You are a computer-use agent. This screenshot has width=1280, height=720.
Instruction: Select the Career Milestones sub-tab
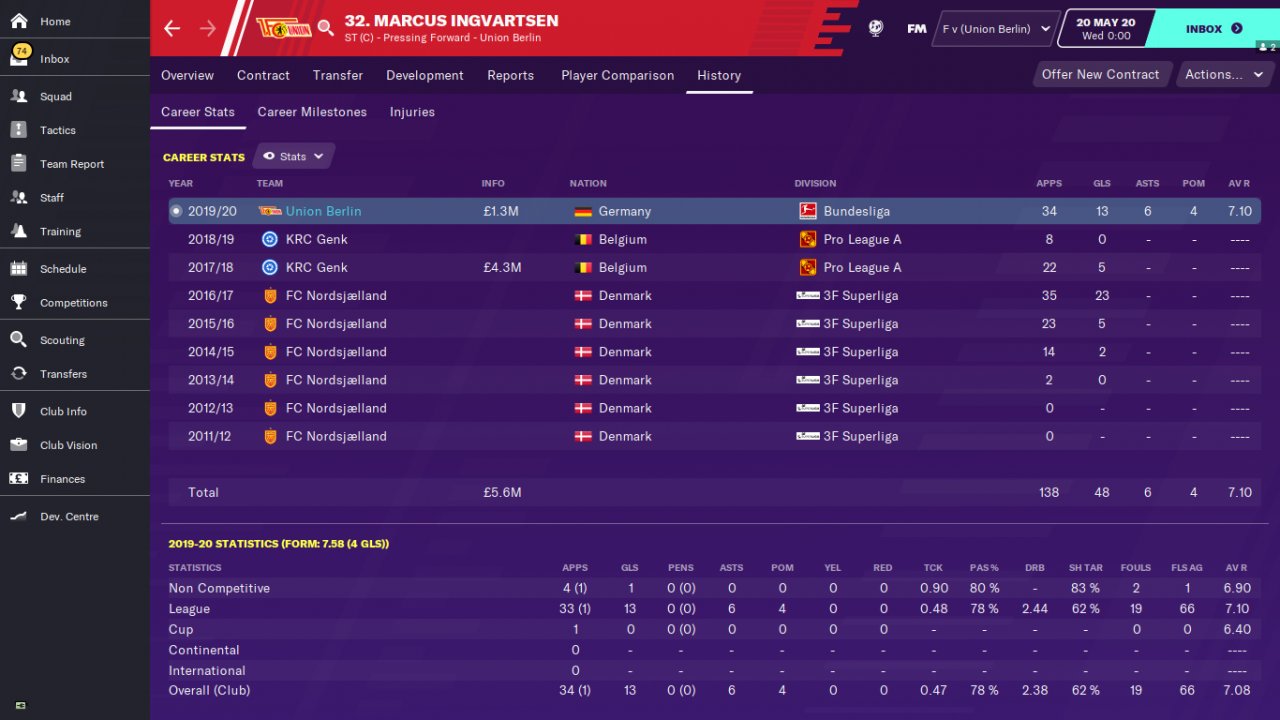click(312, 112)
